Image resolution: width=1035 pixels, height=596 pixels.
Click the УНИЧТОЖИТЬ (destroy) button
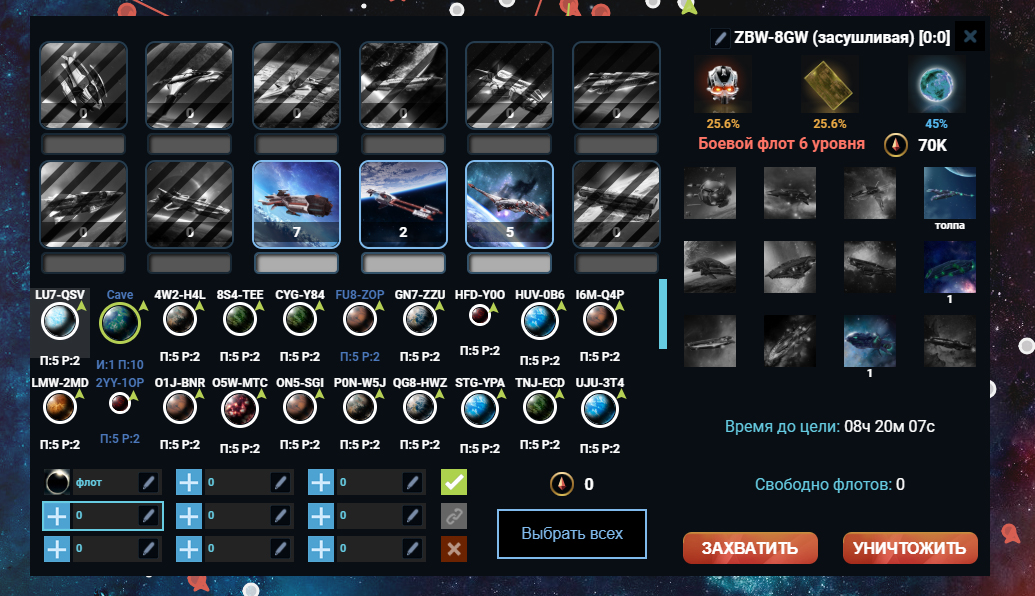click(x=910, y=547)
